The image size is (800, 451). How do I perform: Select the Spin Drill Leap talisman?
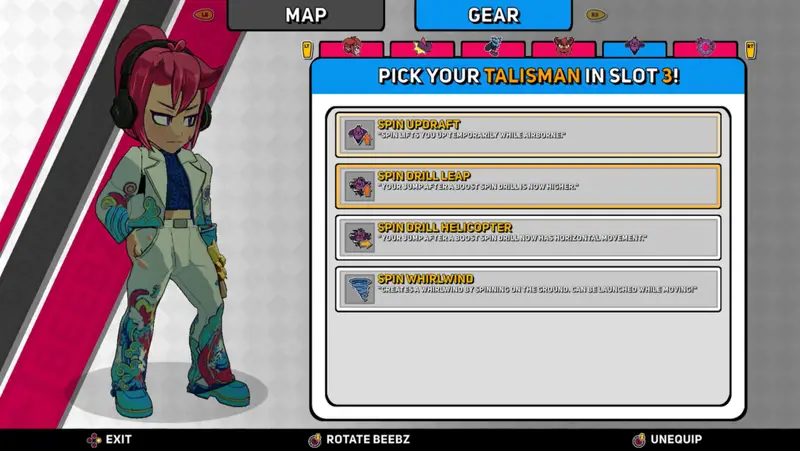528,186
